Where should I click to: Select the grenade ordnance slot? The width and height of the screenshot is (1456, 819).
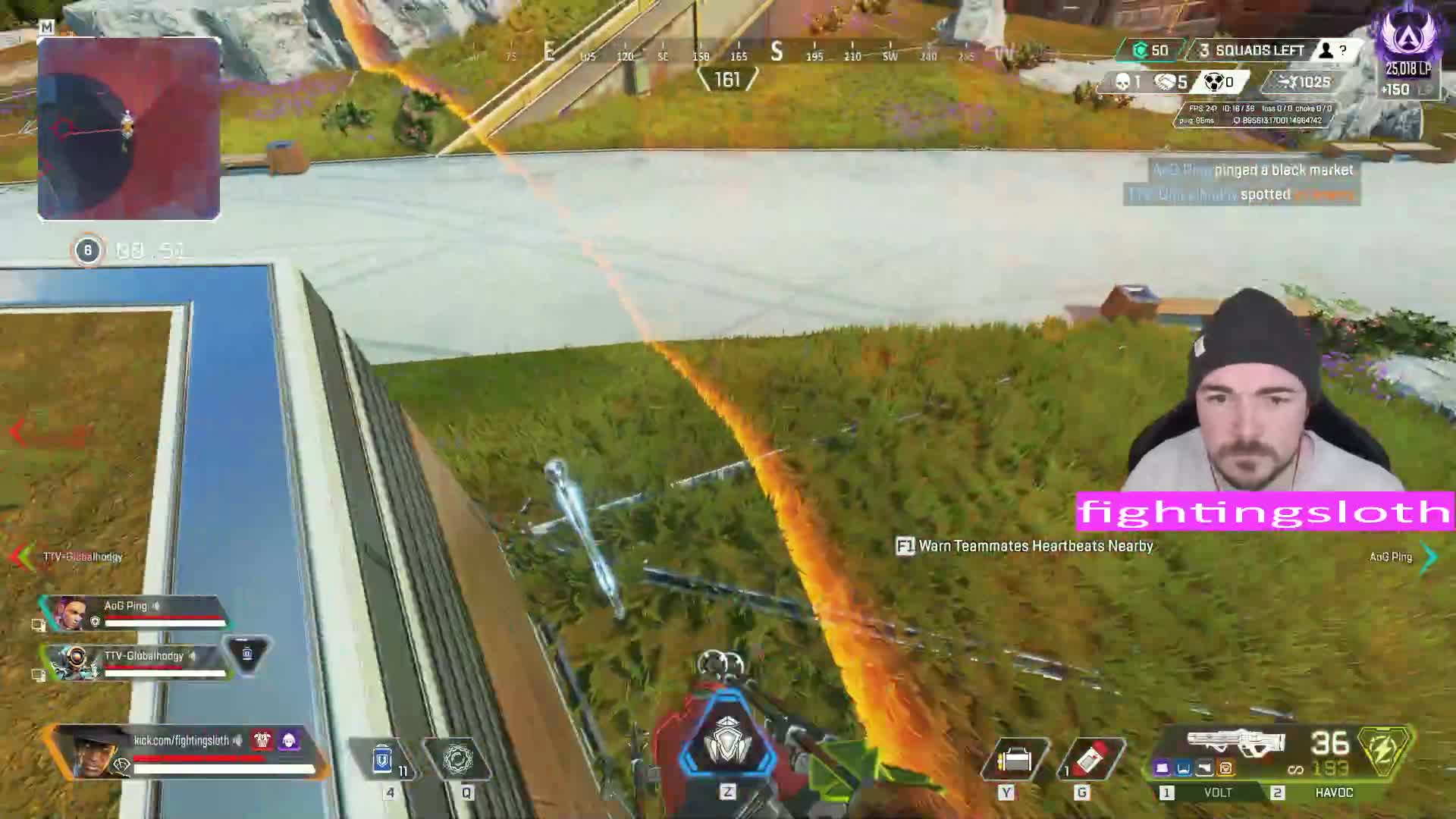pos(1090,759)
